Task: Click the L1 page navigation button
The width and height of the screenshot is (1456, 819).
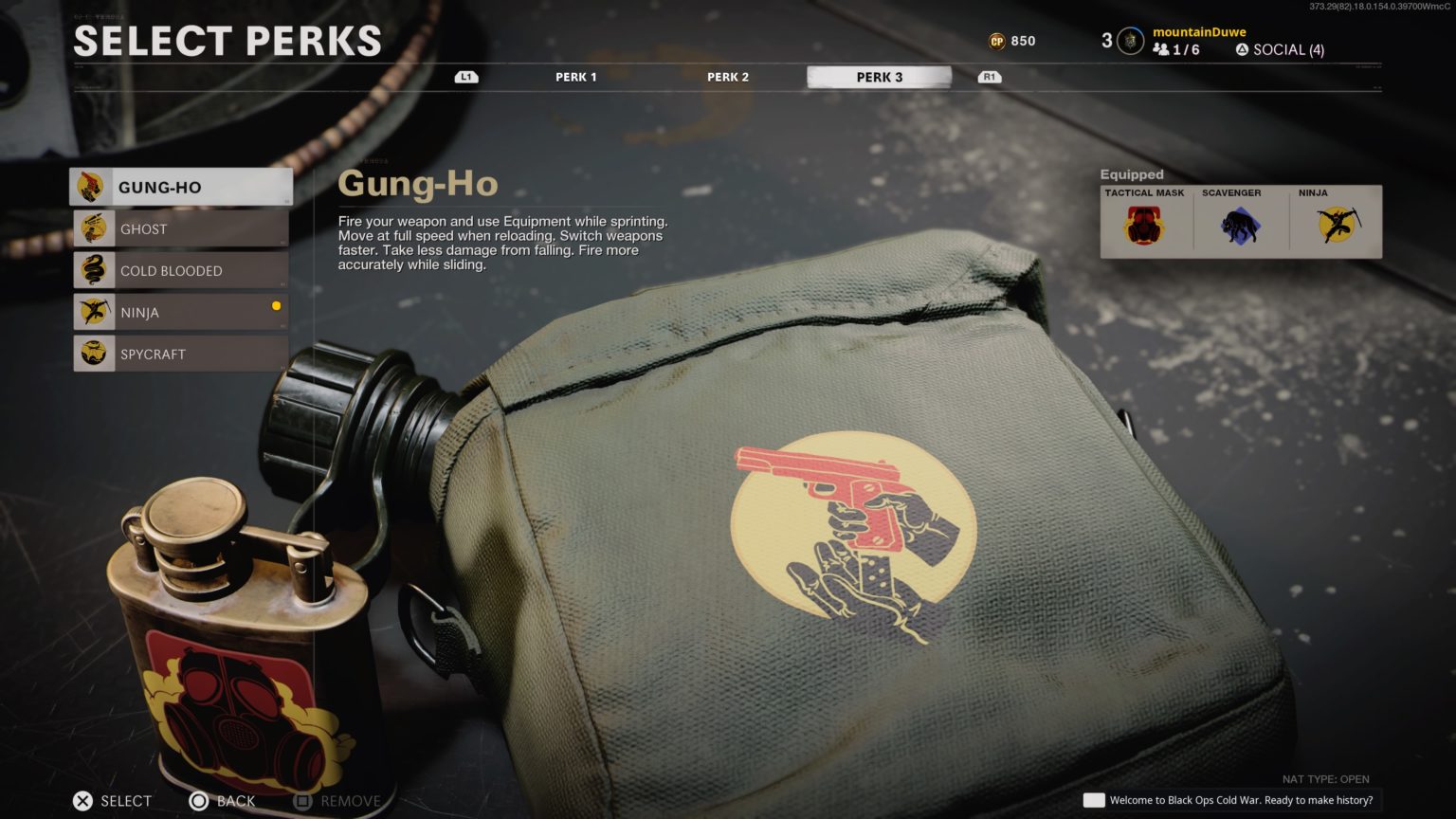Action: click(464, 77)
